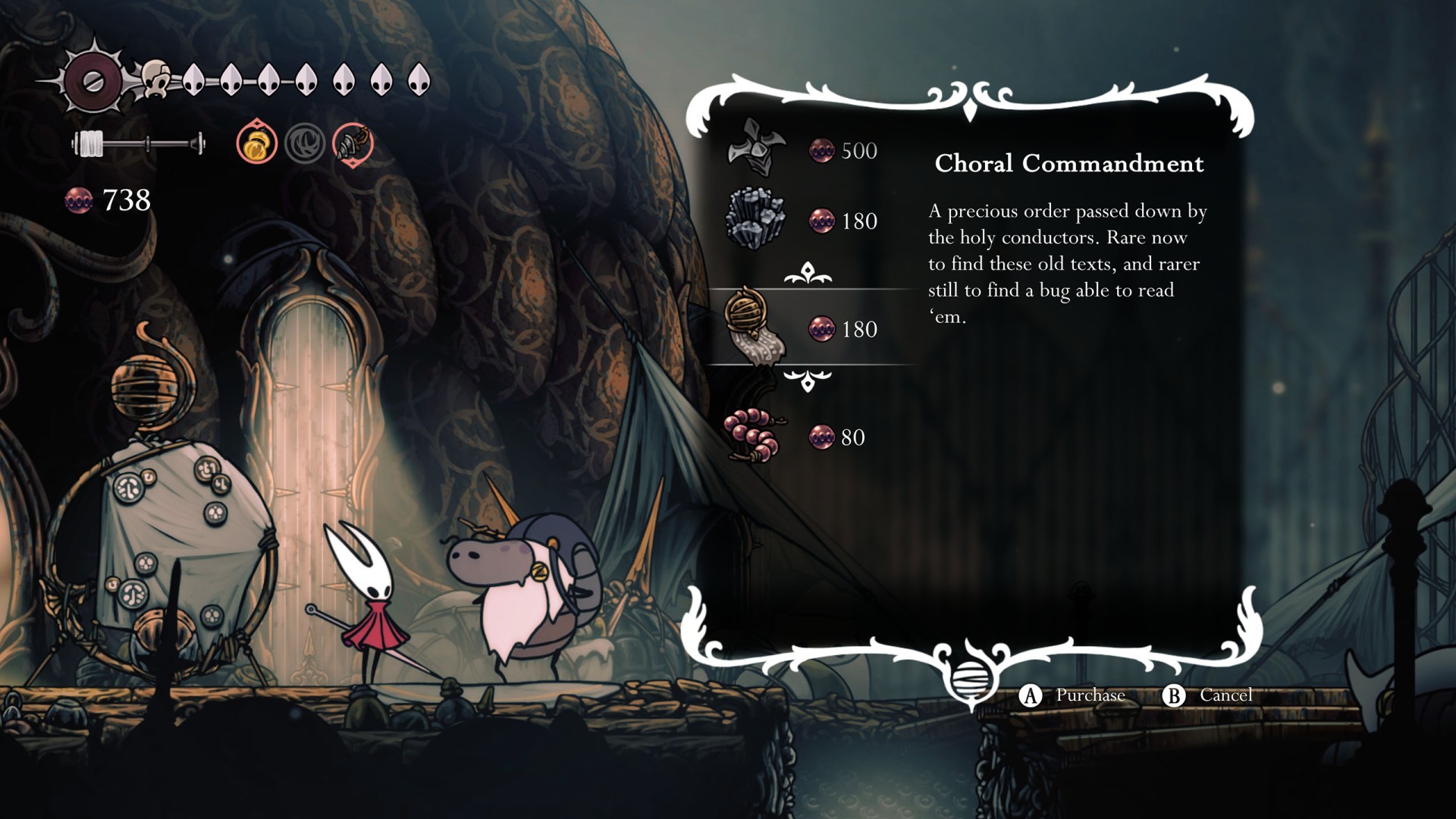The image size is (1456, 819).
Task: Pick the rosary bead string for 80
Action: pyautogui.click(x=752, y=436)
